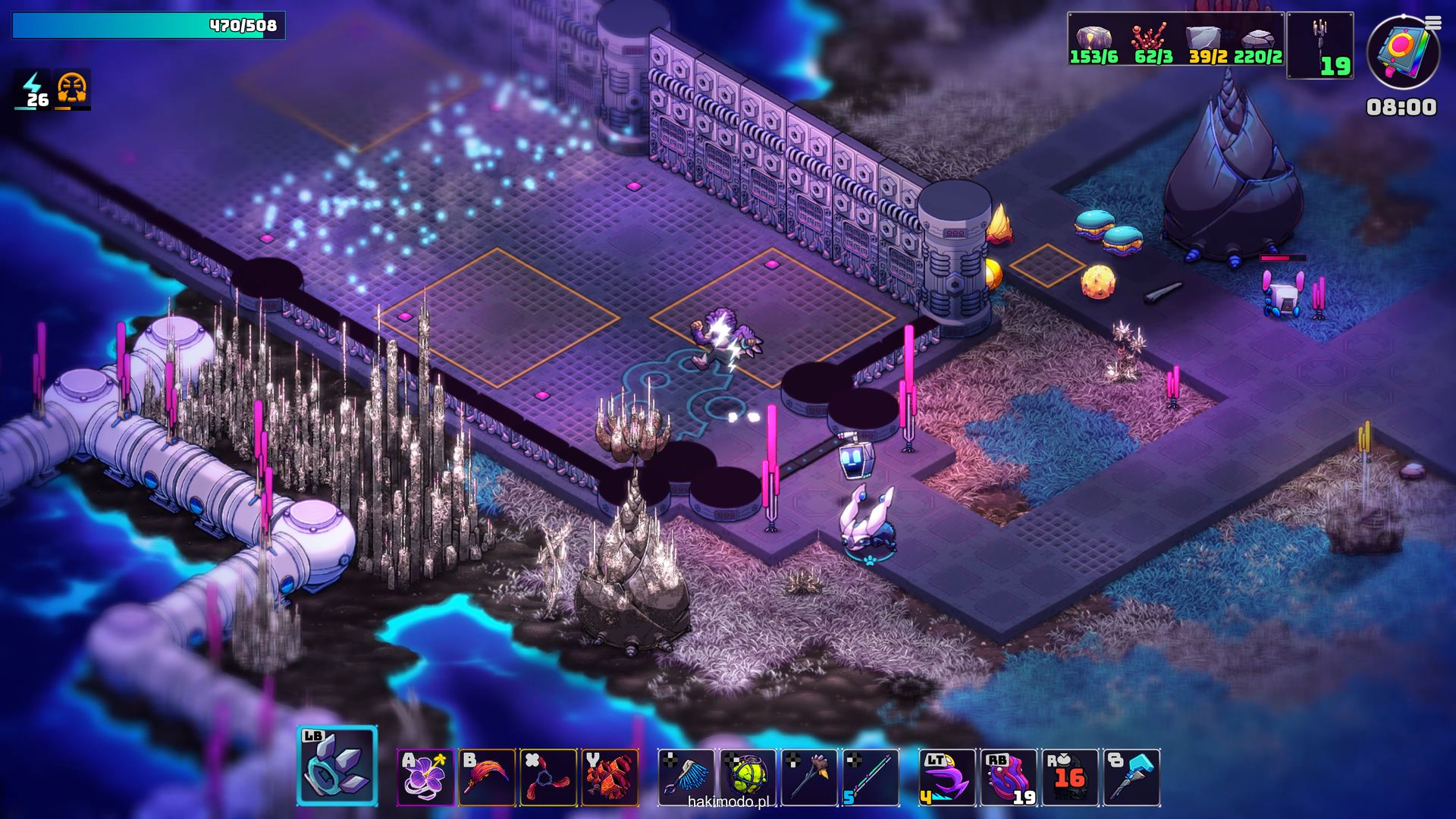Image resolution: width=1456 pixels, height=819 pixels.
Task: Select the dark skull item showing 16
Action: point(1070,777)
